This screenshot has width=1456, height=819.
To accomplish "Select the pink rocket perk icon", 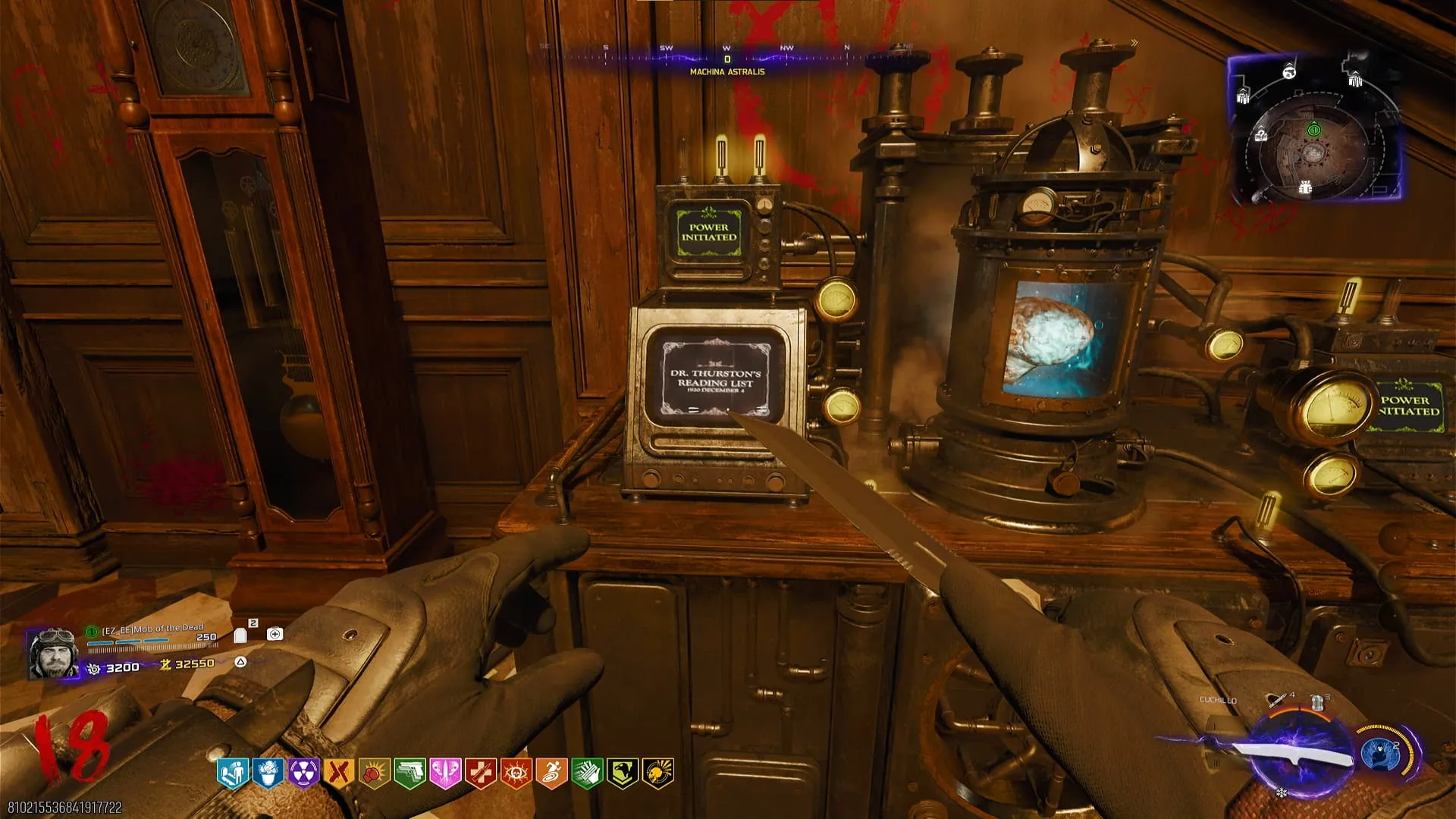I will coord(445,773).
